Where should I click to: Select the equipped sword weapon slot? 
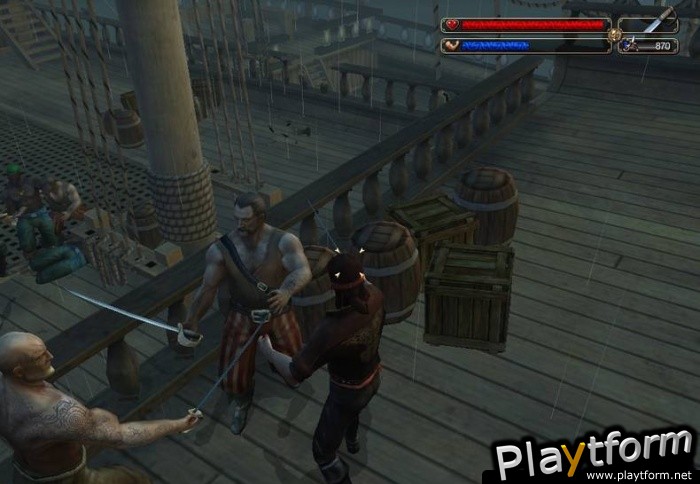tap(648, 24)
